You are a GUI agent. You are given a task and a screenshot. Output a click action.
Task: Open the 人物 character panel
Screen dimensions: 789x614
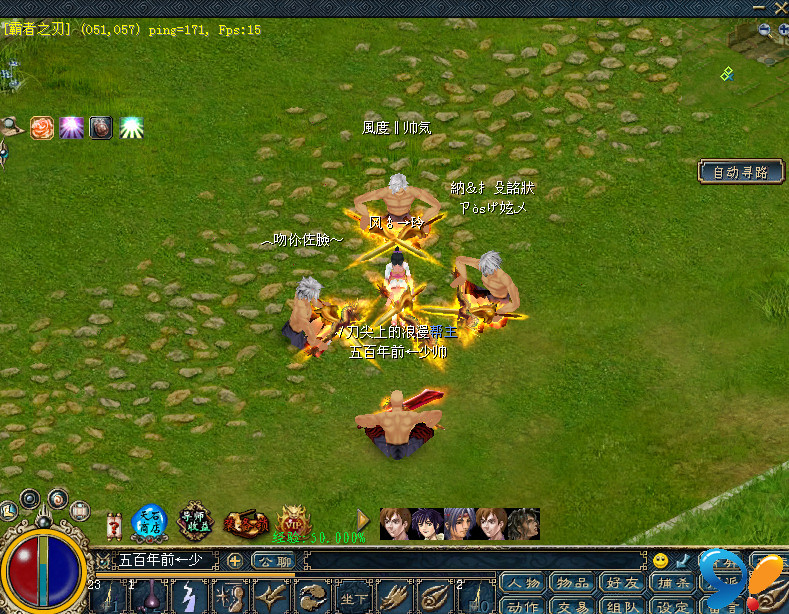click(522, 584)
